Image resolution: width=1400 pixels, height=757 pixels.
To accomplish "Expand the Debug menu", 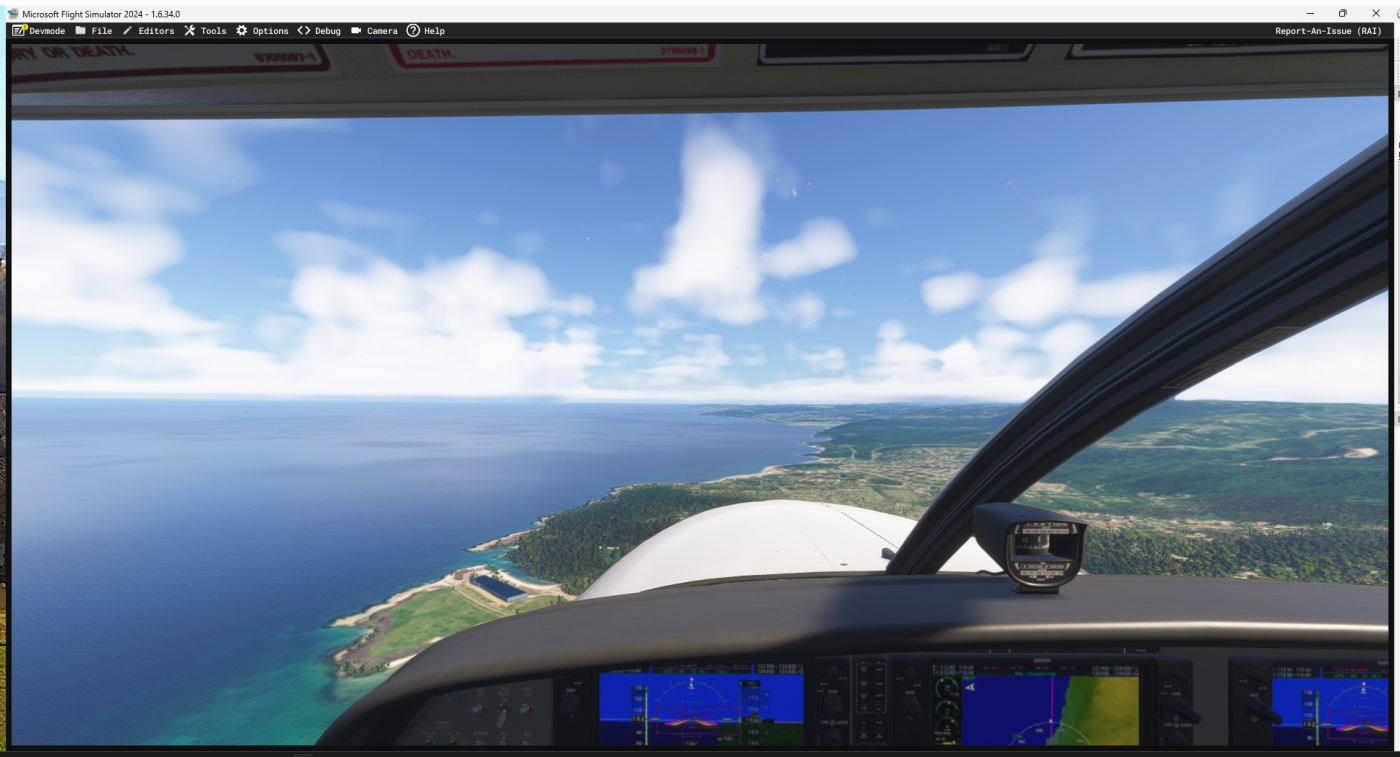I will pyautogui.click(x=319, y=31).
